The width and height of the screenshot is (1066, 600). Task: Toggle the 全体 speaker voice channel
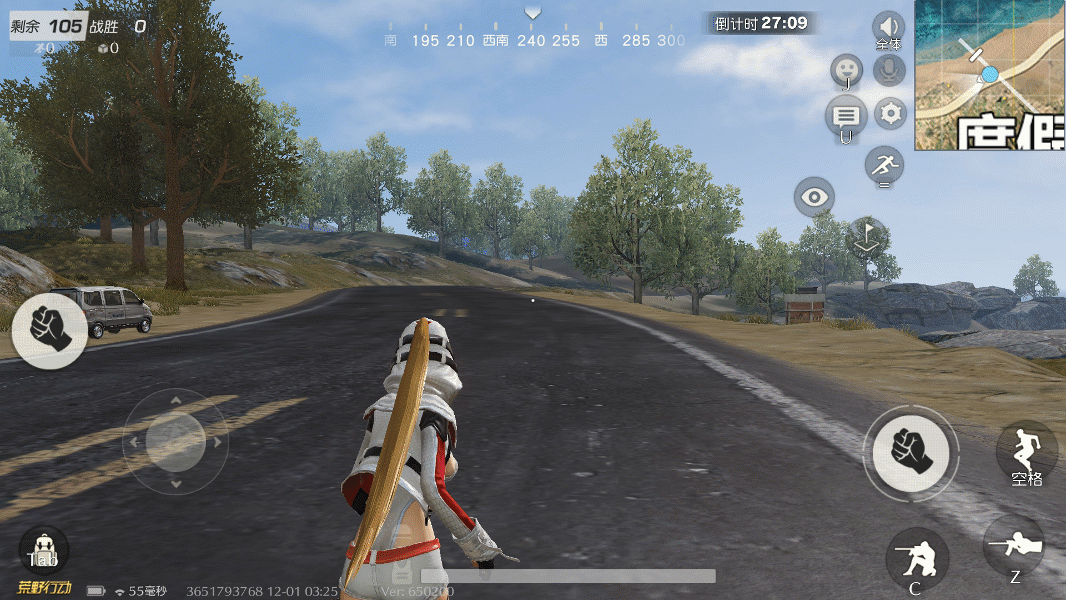tap(888, 28)
